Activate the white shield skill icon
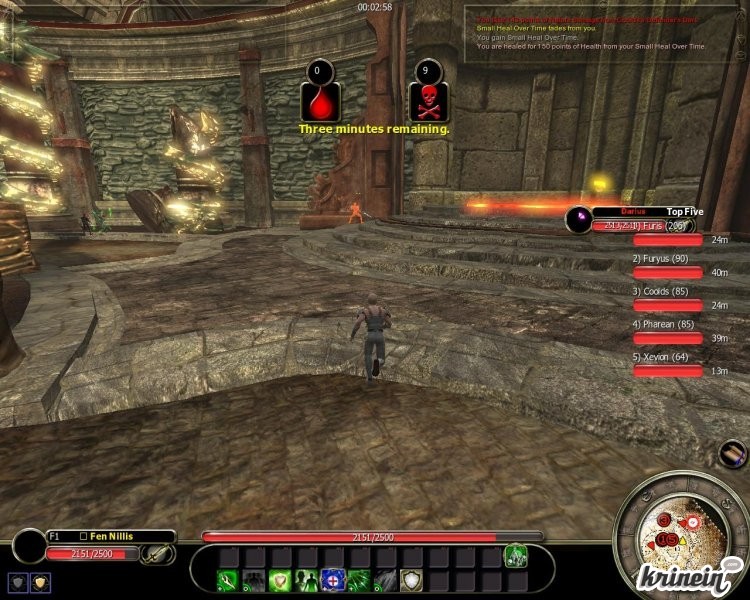 pos(411,580)
